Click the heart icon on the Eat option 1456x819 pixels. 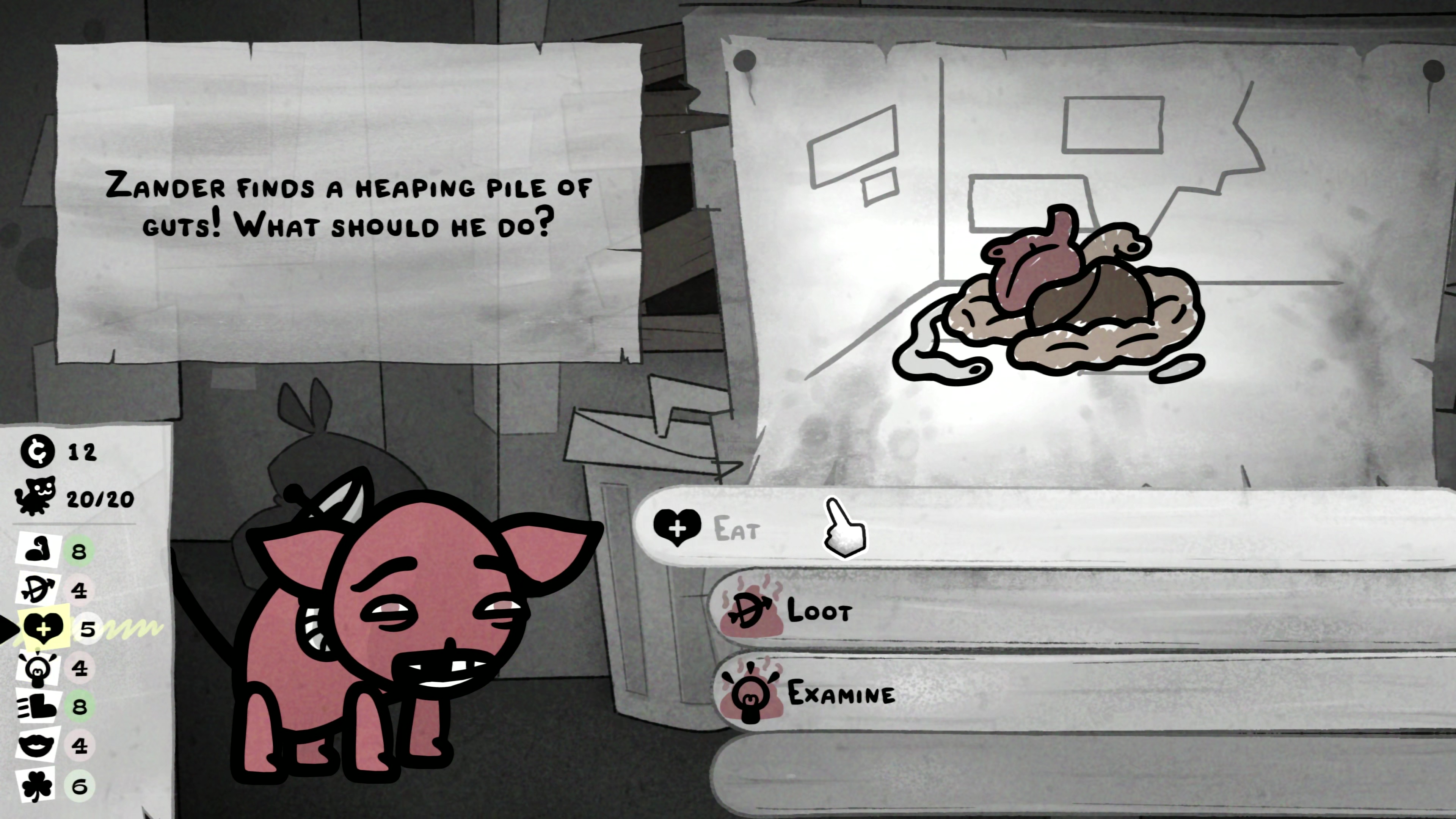coord(678,529)
